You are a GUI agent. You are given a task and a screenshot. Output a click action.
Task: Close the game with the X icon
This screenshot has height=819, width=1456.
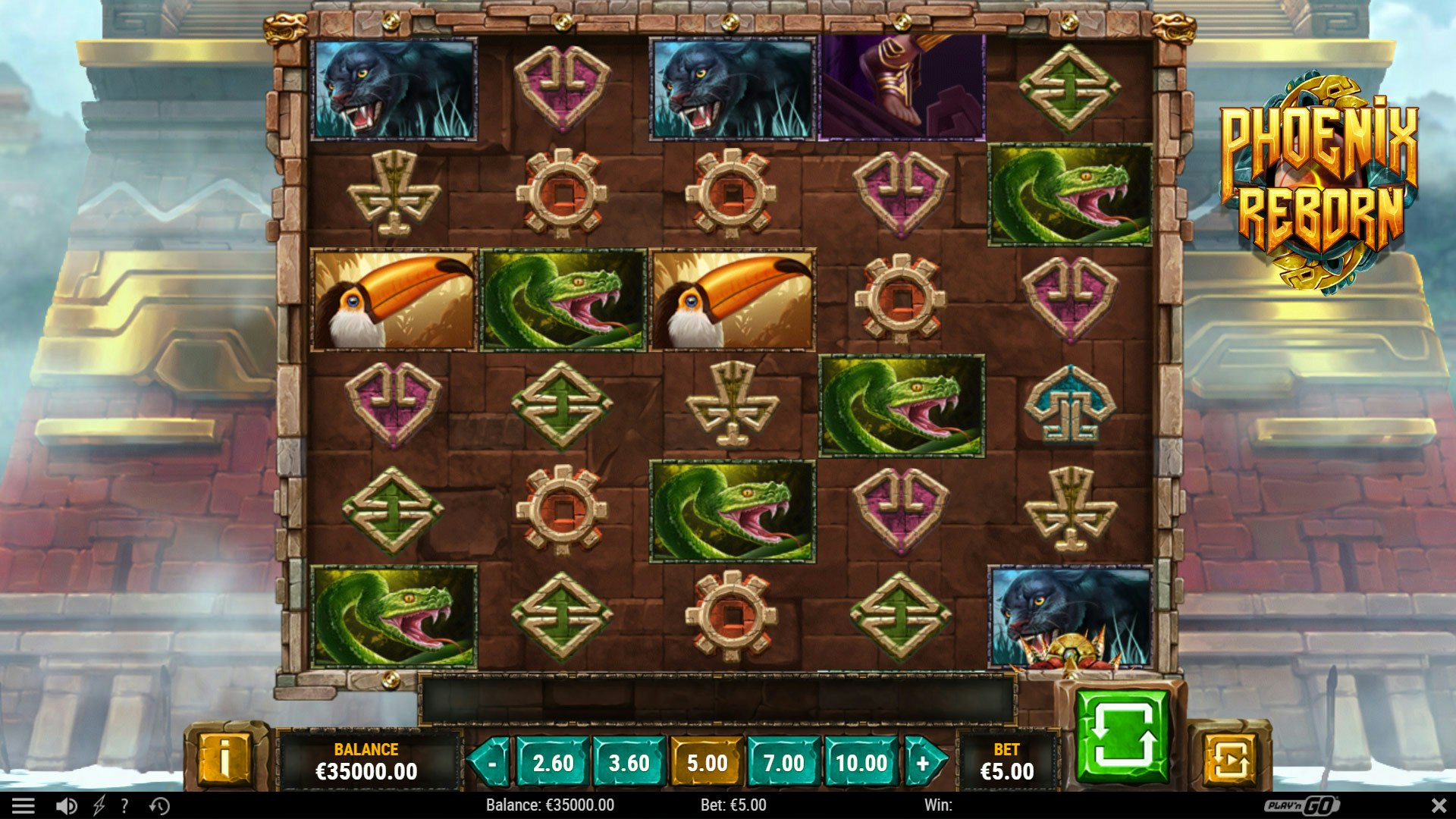tap(1437, 806)
